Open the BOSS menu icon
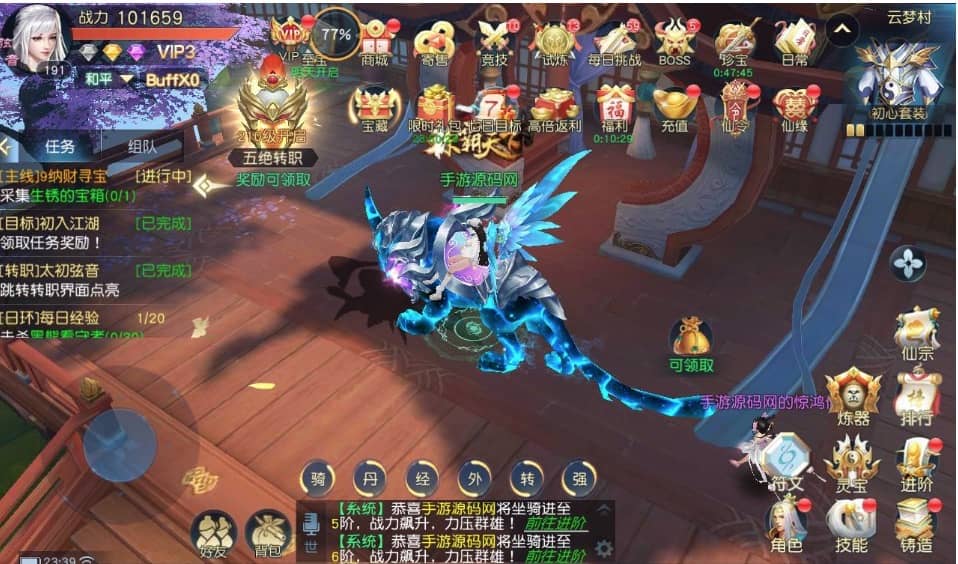 (674, 42)
